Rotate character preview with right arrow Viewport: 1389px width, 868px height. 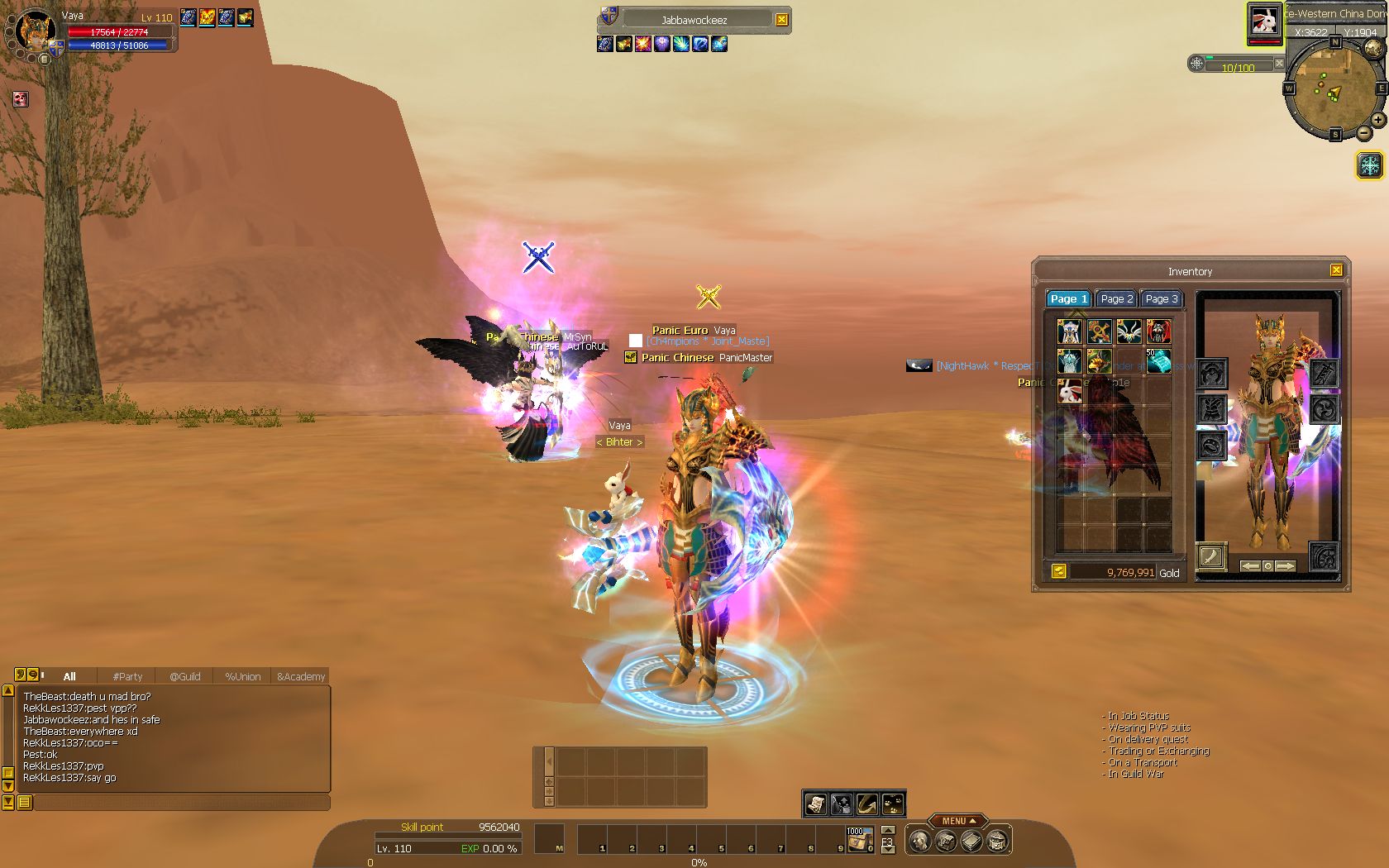[1285, 566]
